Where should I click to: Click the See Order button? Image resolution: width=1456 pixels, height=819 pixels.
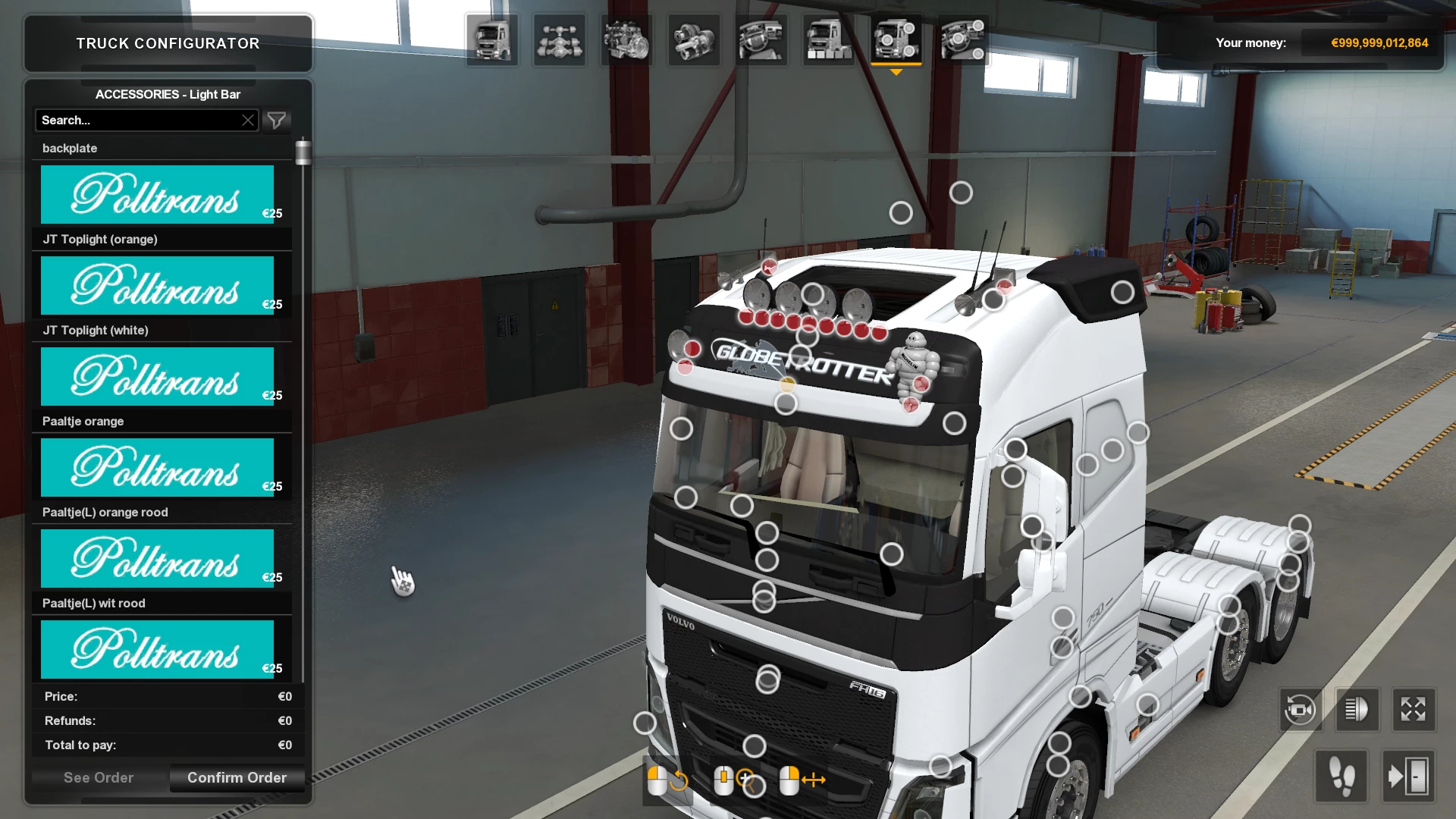(99, 777)
